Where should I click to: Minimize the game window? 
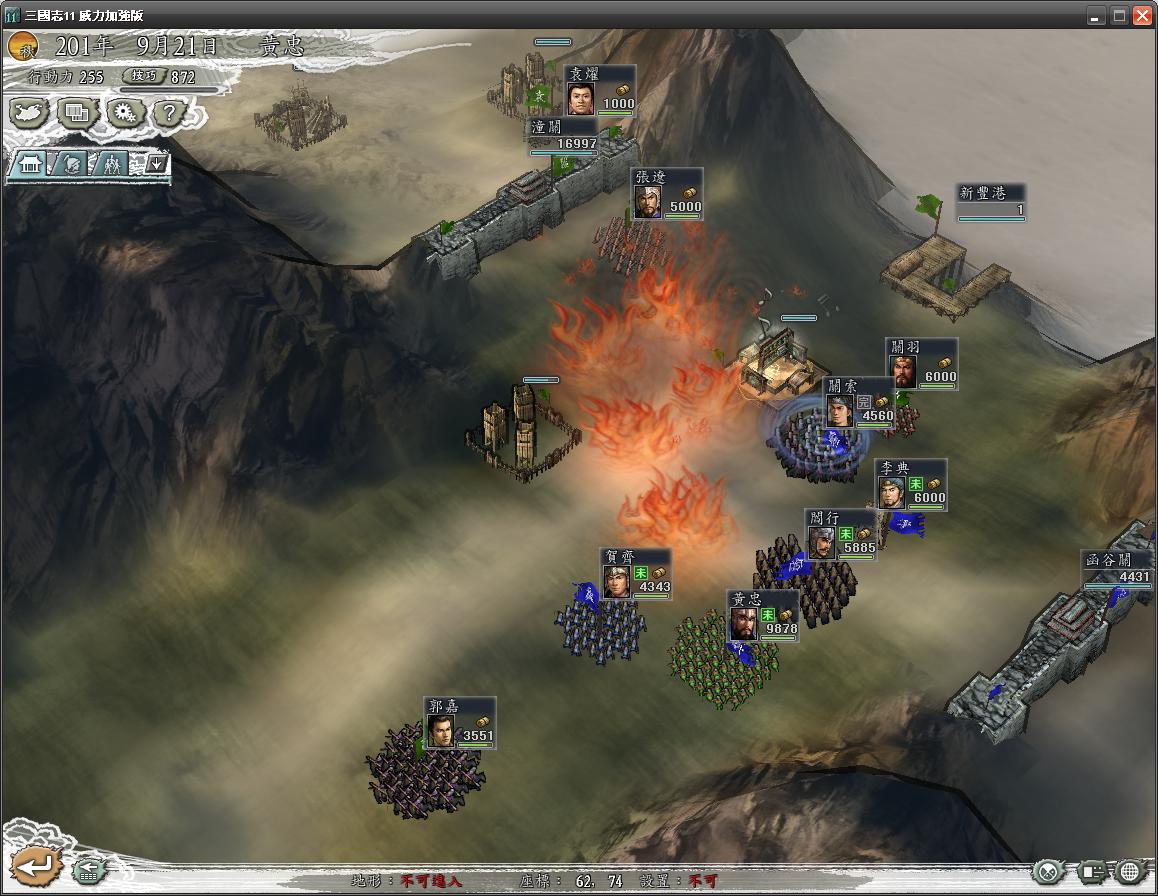[x=1096, y=15]
